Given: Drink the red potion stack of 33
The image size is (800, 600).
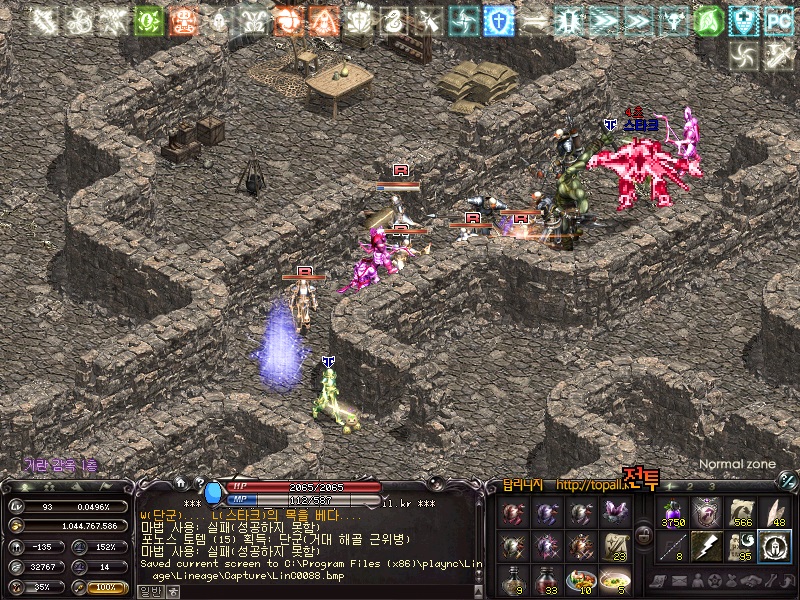Looking at the screenshot, I should point(547,580).
